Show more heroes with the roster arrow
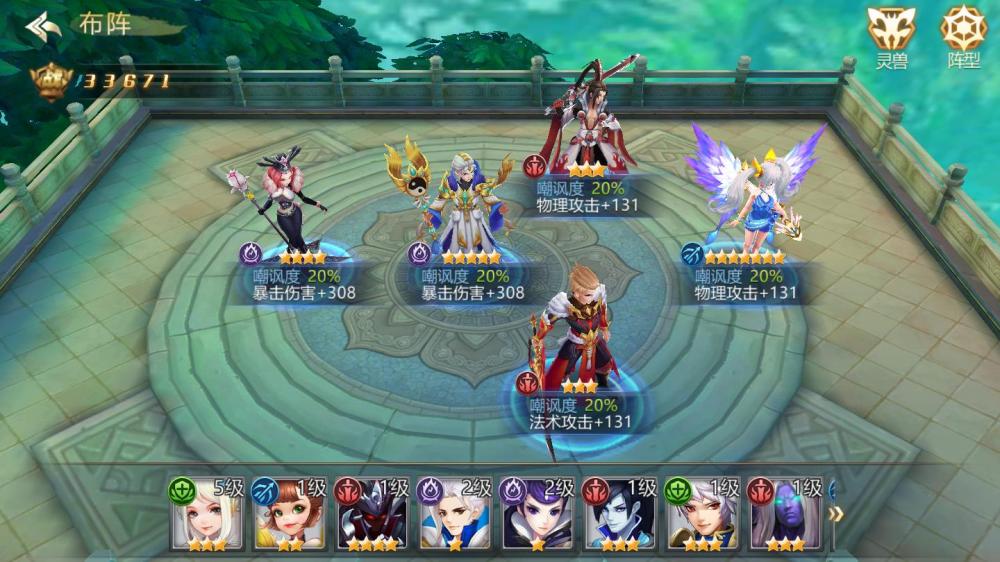 tap(837, 514)
